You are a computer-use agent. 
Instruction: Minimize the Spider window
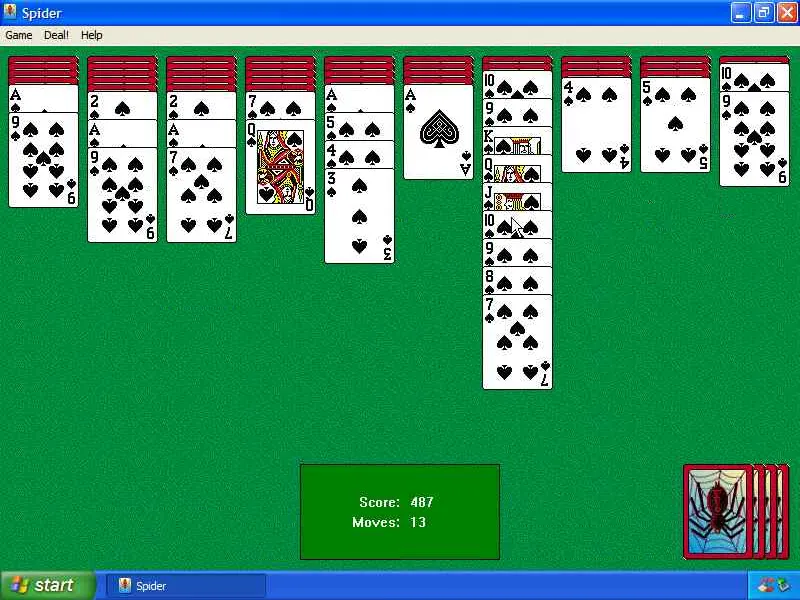[x=740, y=13]
